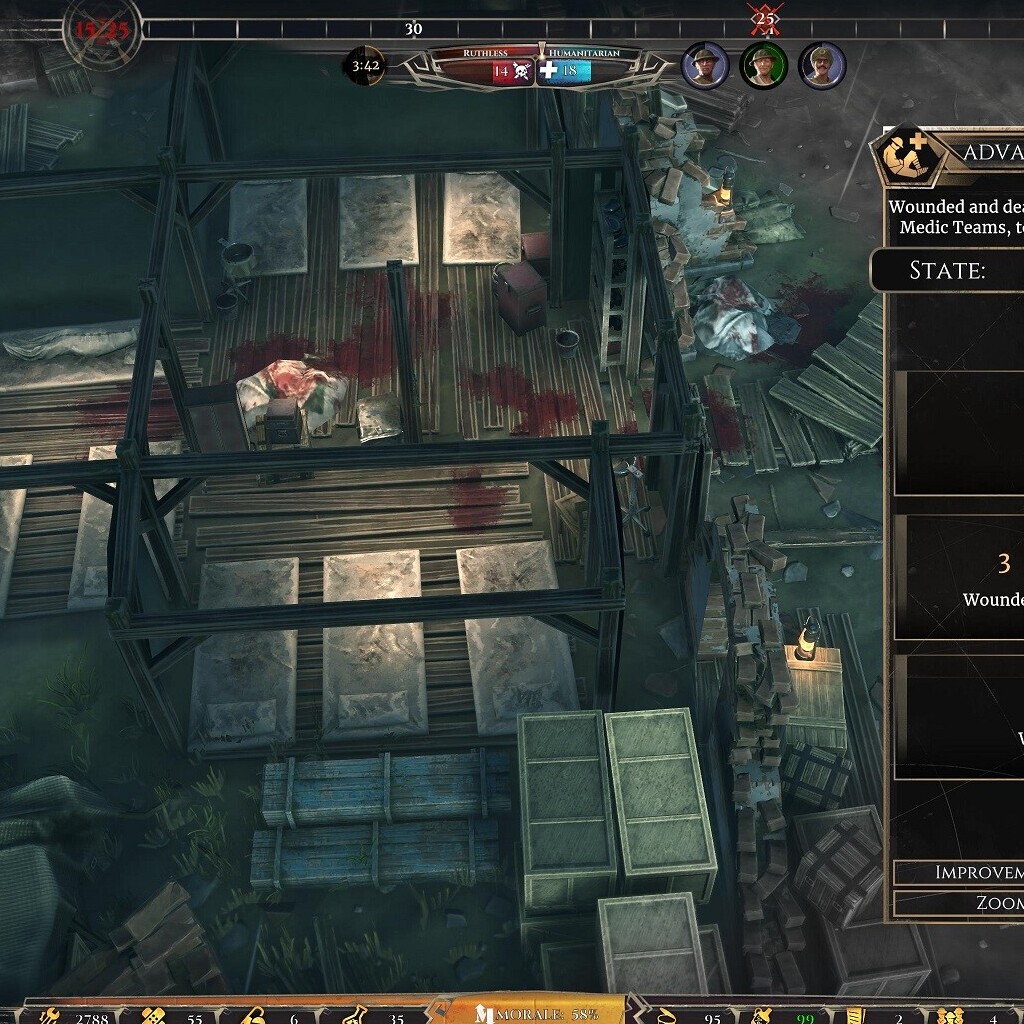Image resolution: width=1024 pixels, height=1024 pixels.
Task: Click the red circular emblem in the top-left corner
Action: coord(101,30)
